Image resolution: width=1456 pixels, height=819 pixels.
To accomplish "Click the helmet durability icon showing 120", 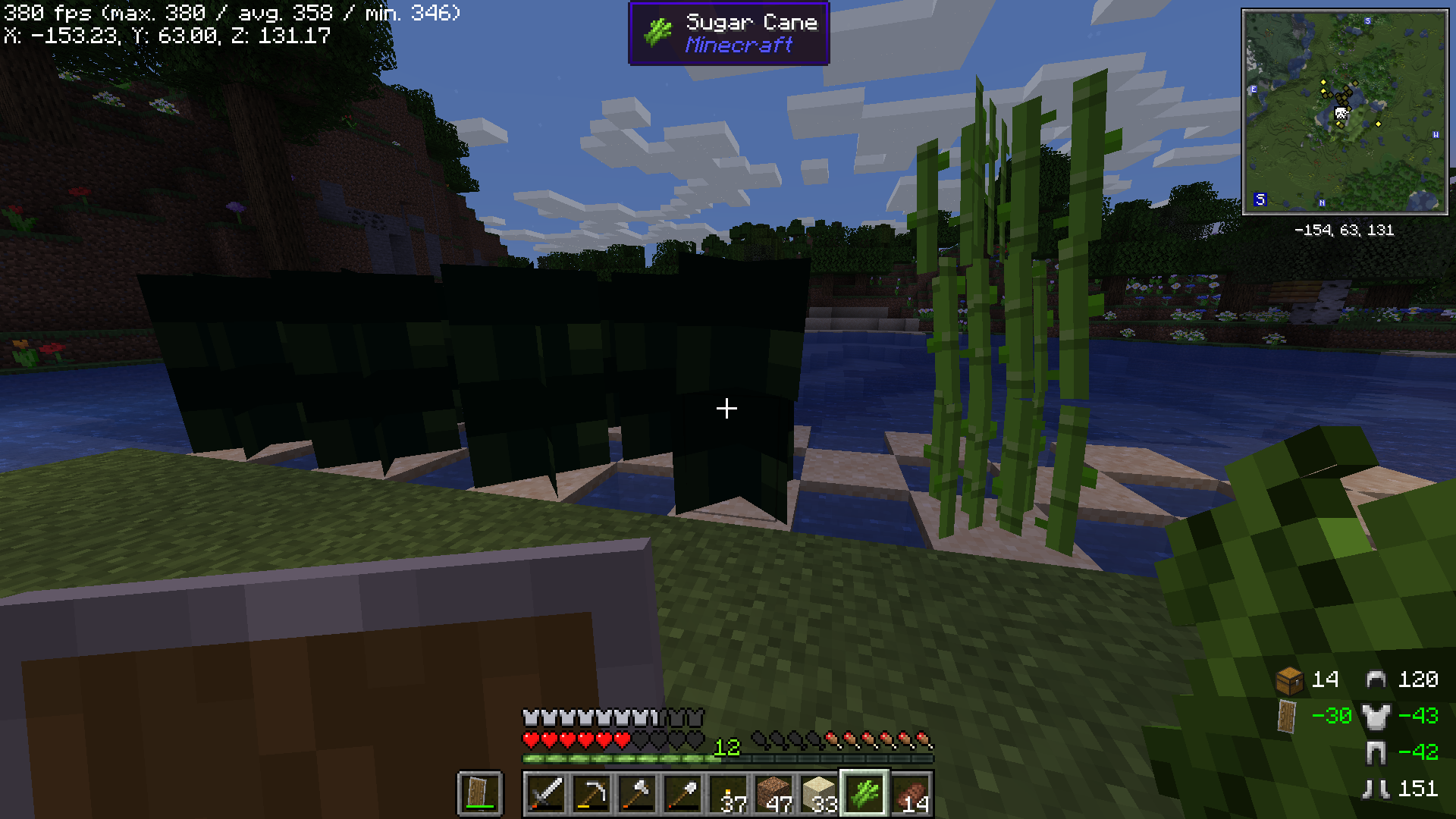I will [1376, 680].
